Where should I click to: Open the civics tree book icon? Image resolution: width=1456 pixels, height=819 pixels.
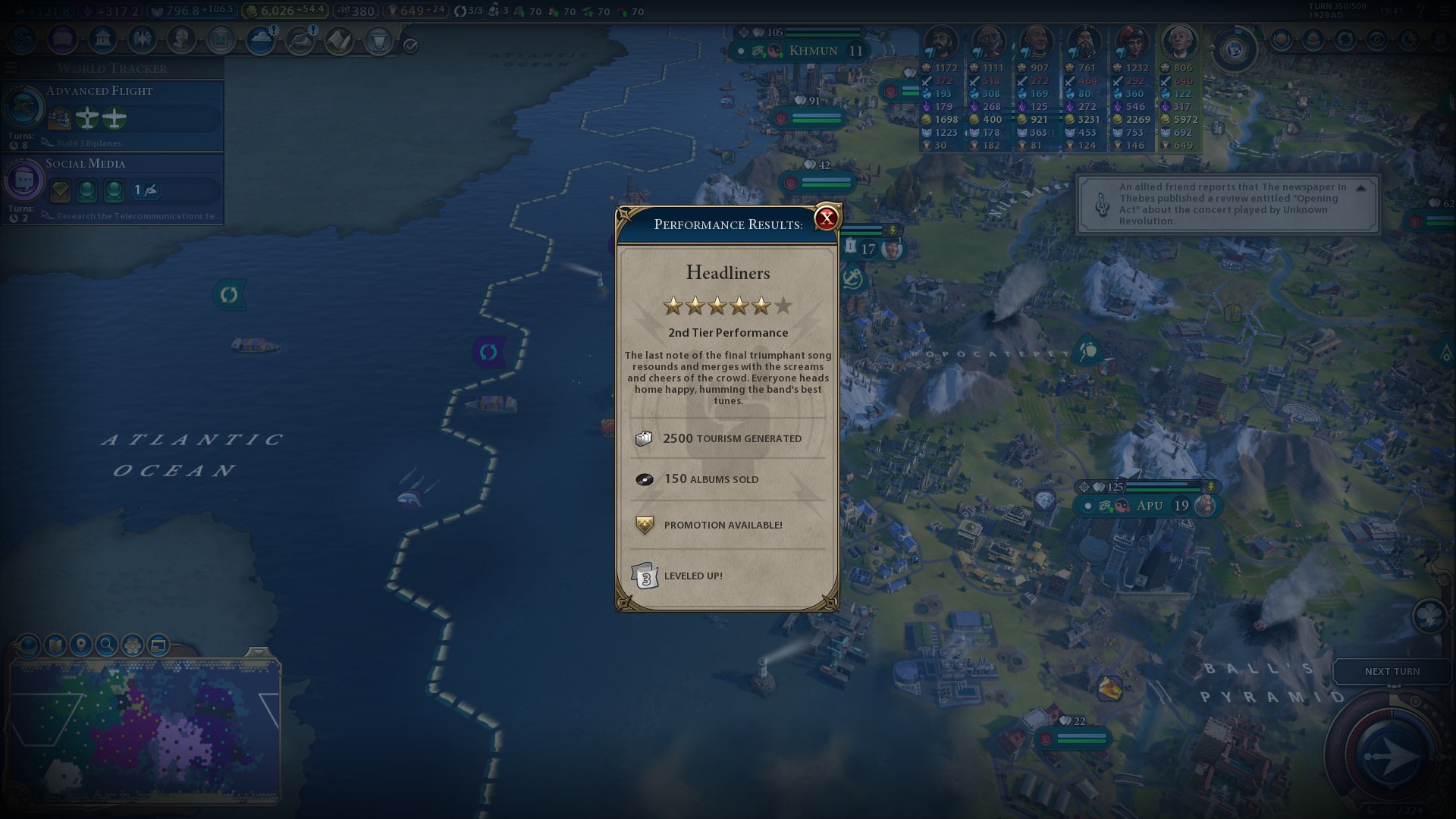pyautogui.click(x=63, y=39)
